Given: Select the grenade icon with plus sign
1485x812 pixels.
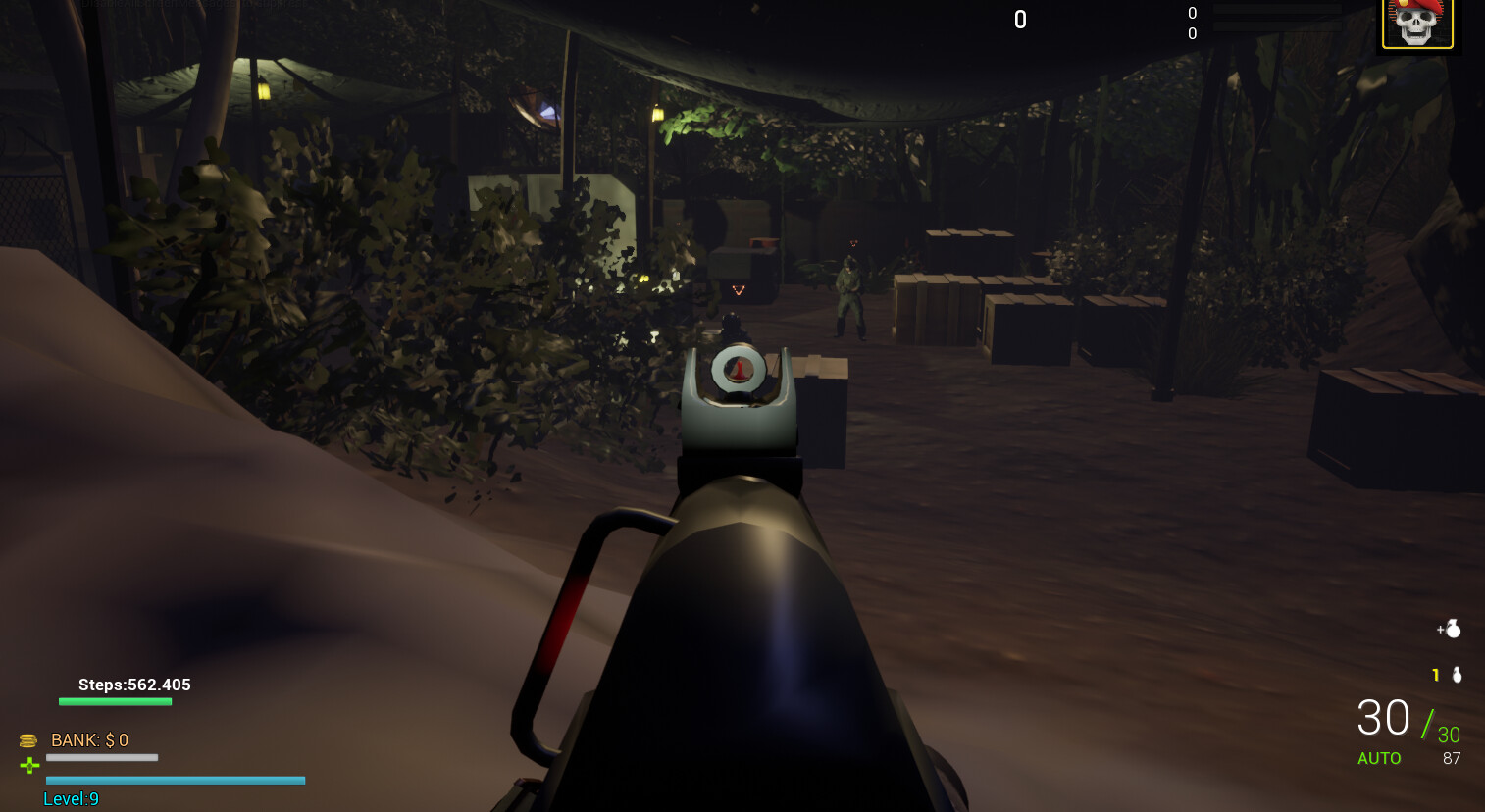Looking at the screenshot, I should (1449, 629).
